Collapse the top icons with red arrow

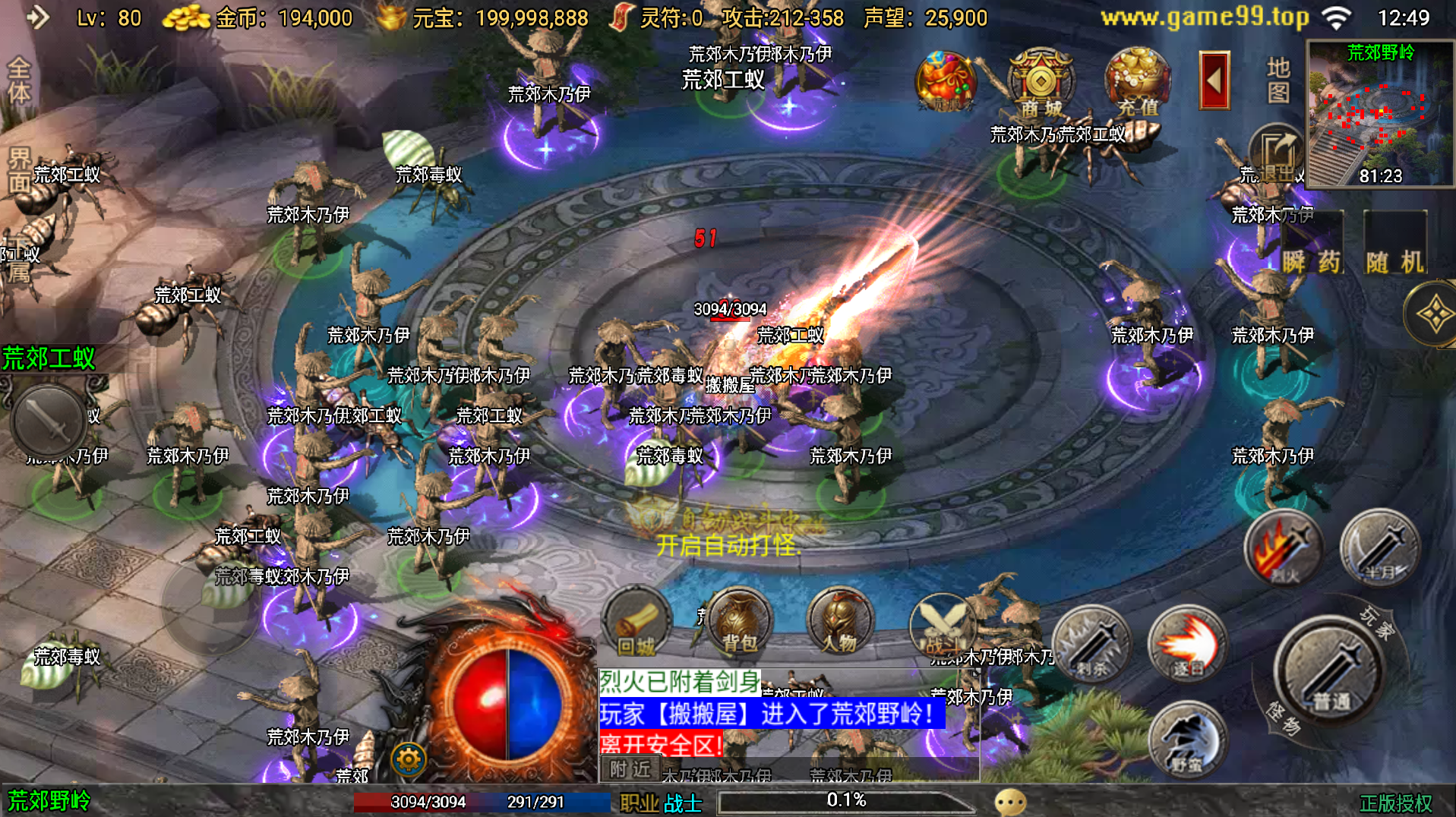coord(1214,80)
